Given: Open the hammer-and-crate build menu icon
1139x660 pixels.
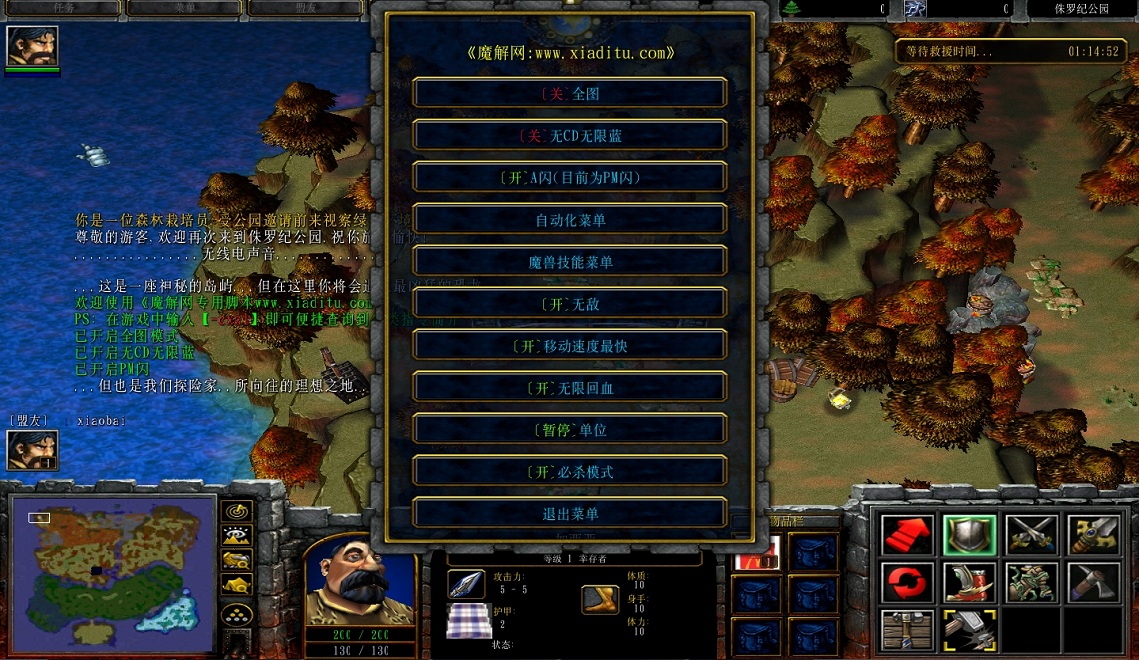Looking at the screenshot, I should pyautogui.click(x=908, y=630).
